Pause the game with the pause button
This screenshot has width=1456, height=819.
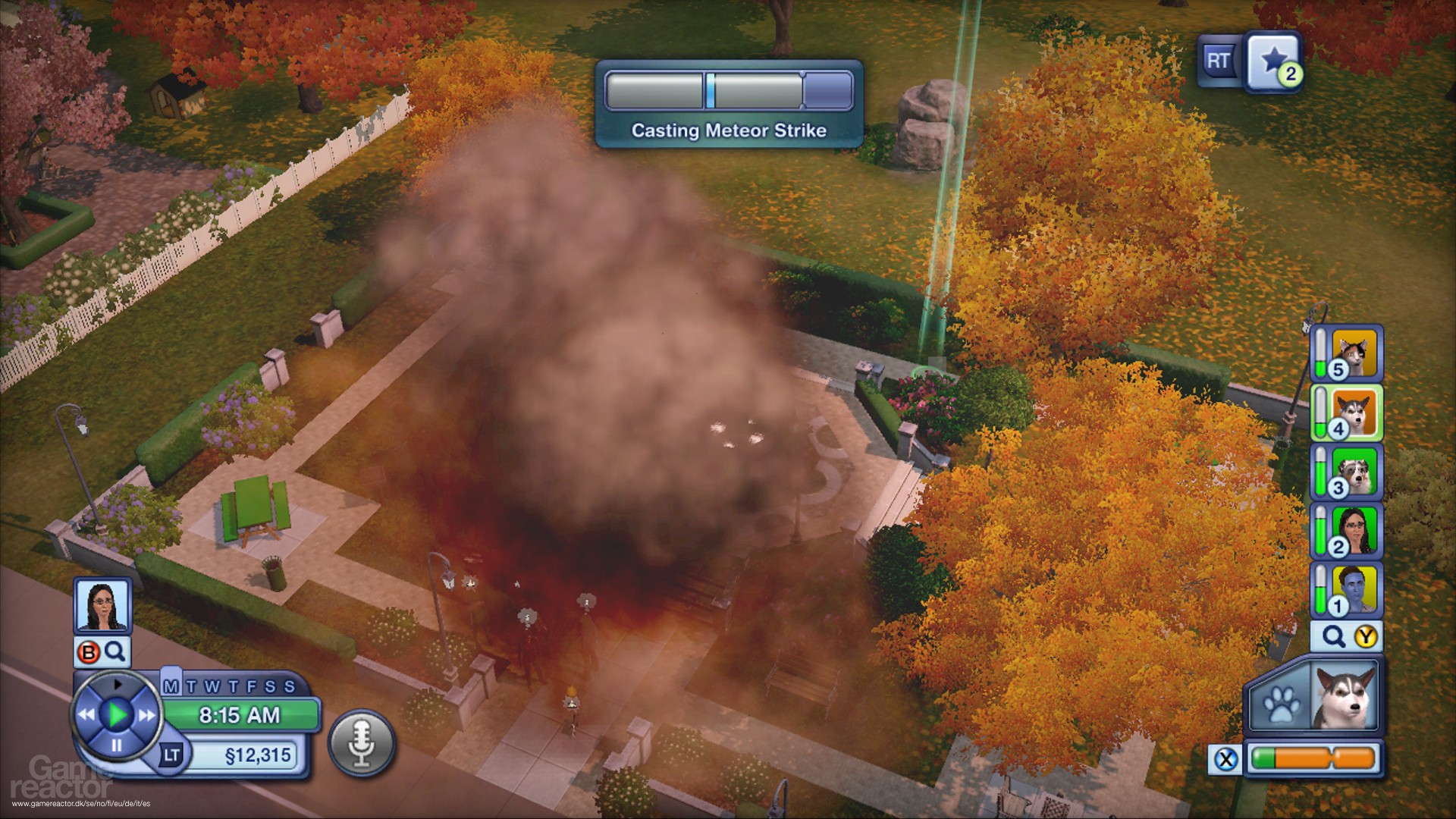click(x=117, y=746)
